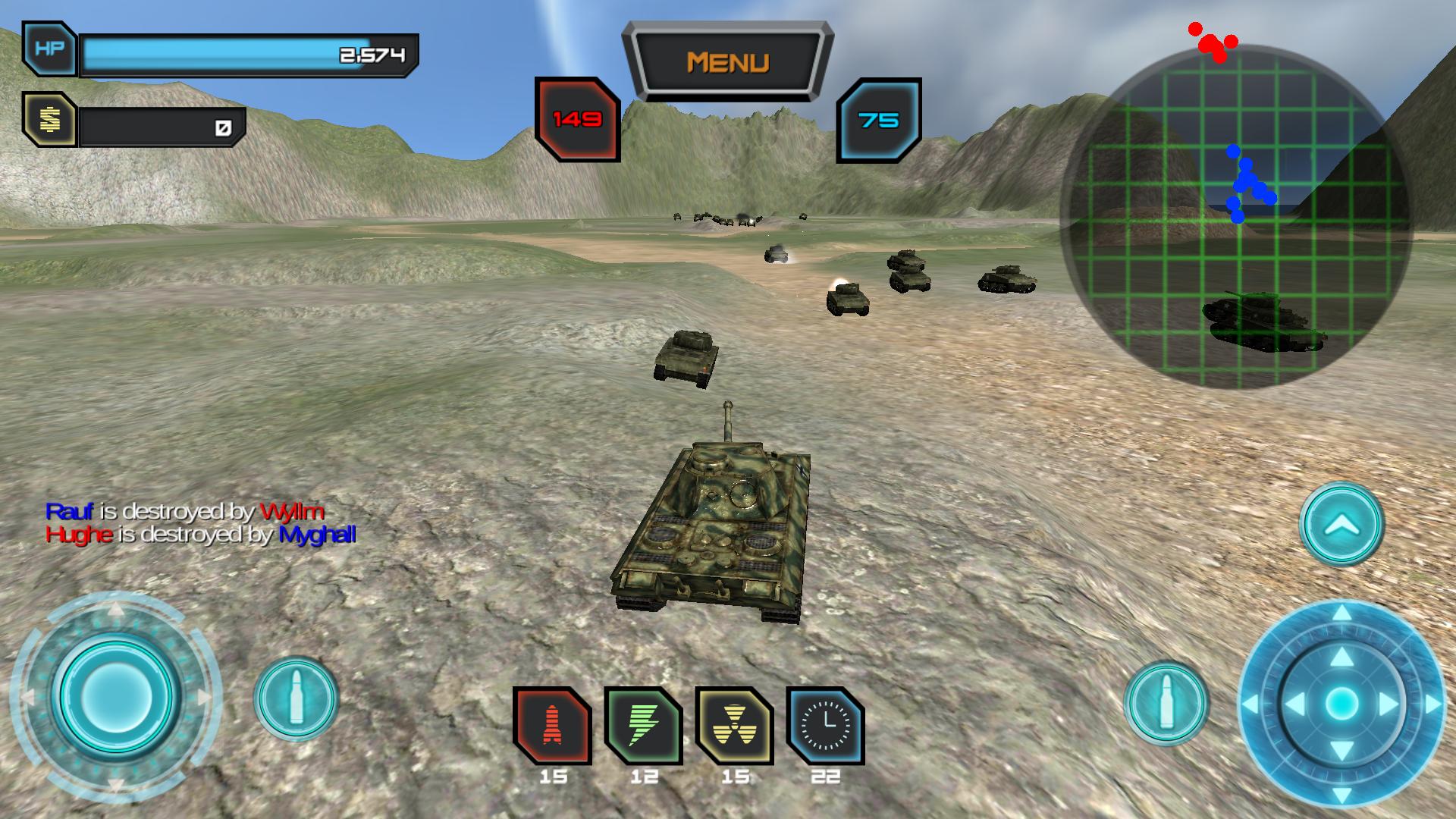Click the red enemy counter showing 149
This screenshot has height=819, width=1456.
point(577,118)
